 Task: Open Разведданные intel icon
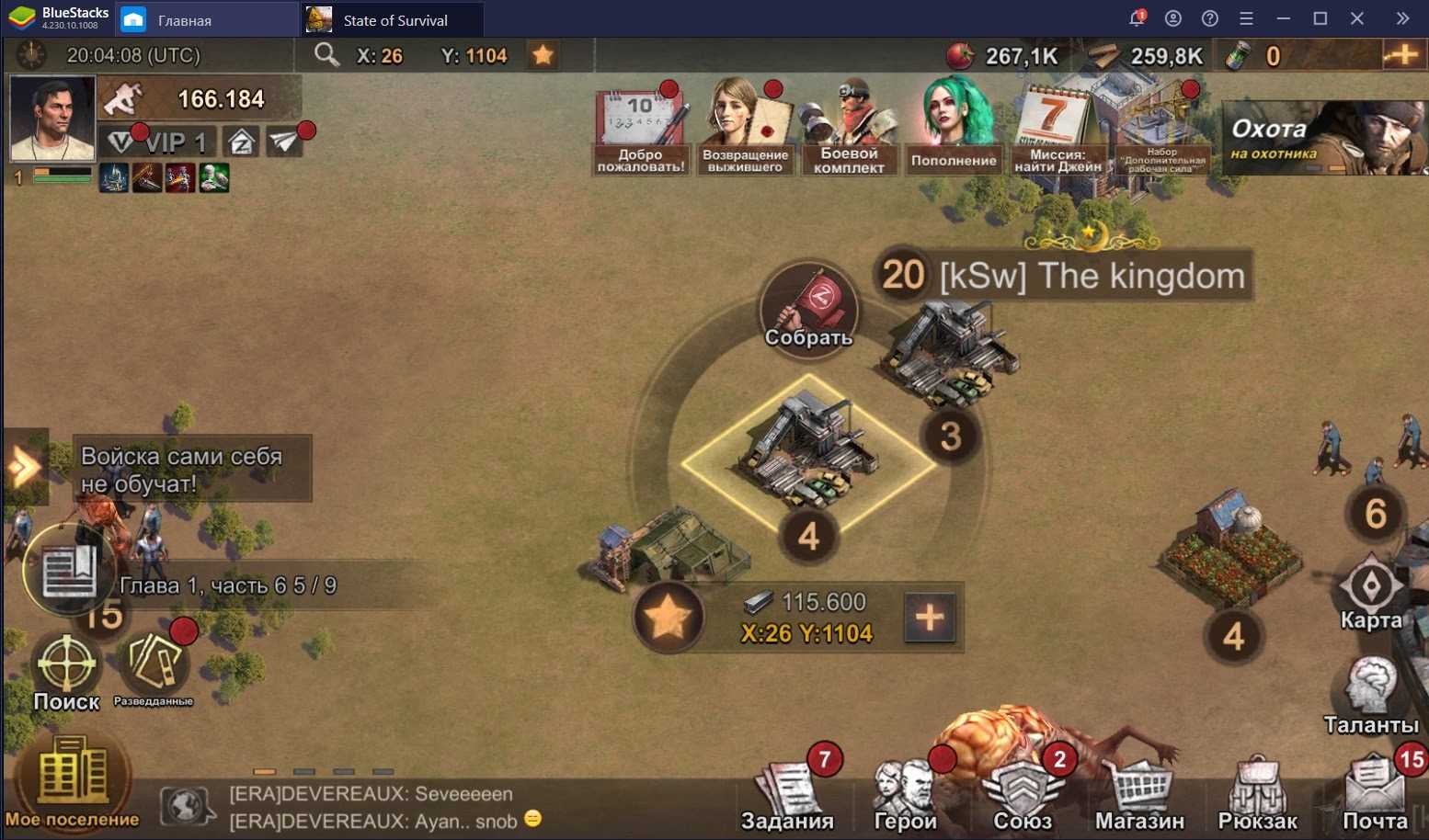[154, 668]
